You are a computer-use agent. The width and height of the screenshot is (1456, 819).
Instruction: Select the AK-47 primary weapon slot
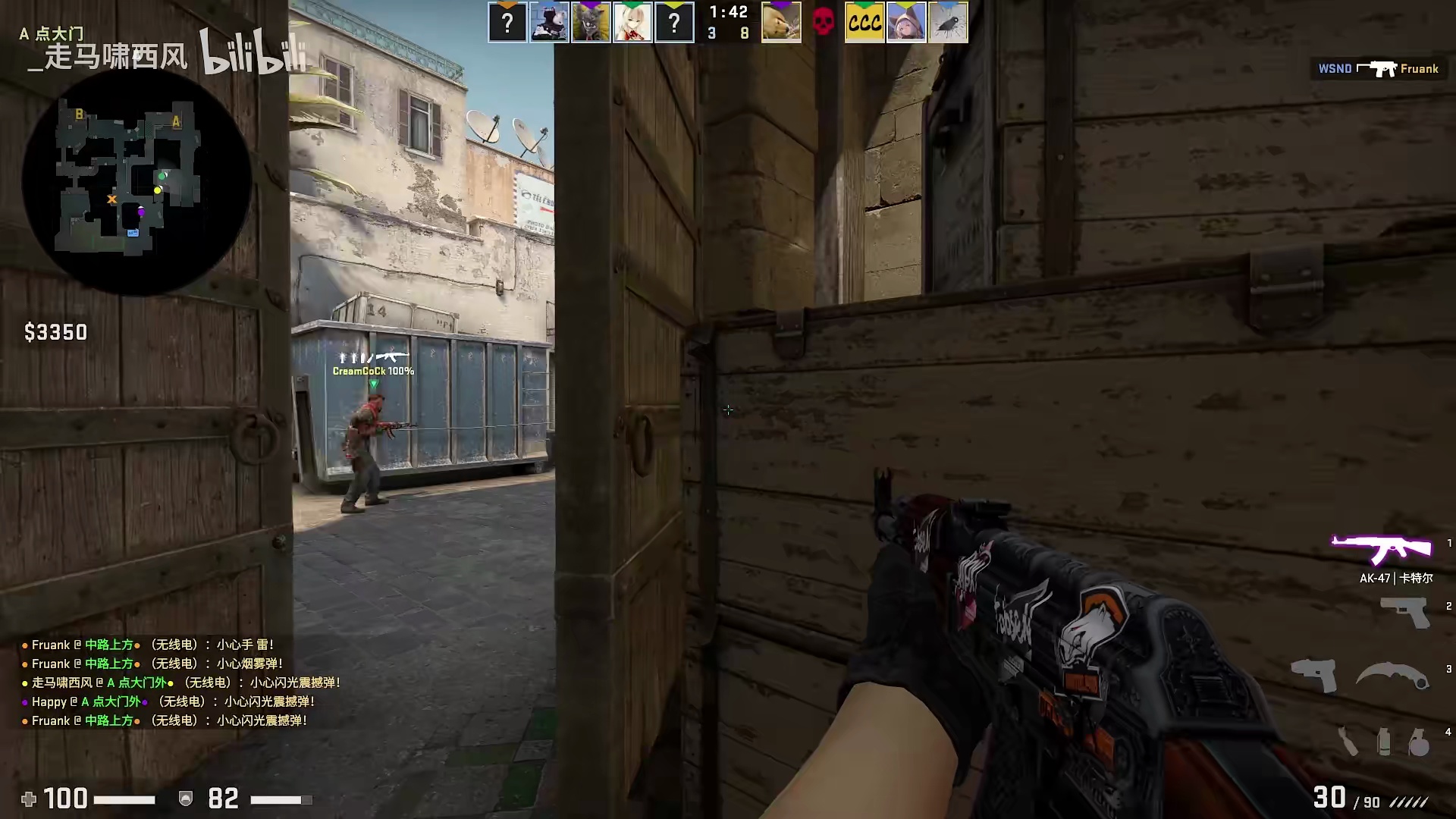pyautogui.click(x=1382, y=549)
